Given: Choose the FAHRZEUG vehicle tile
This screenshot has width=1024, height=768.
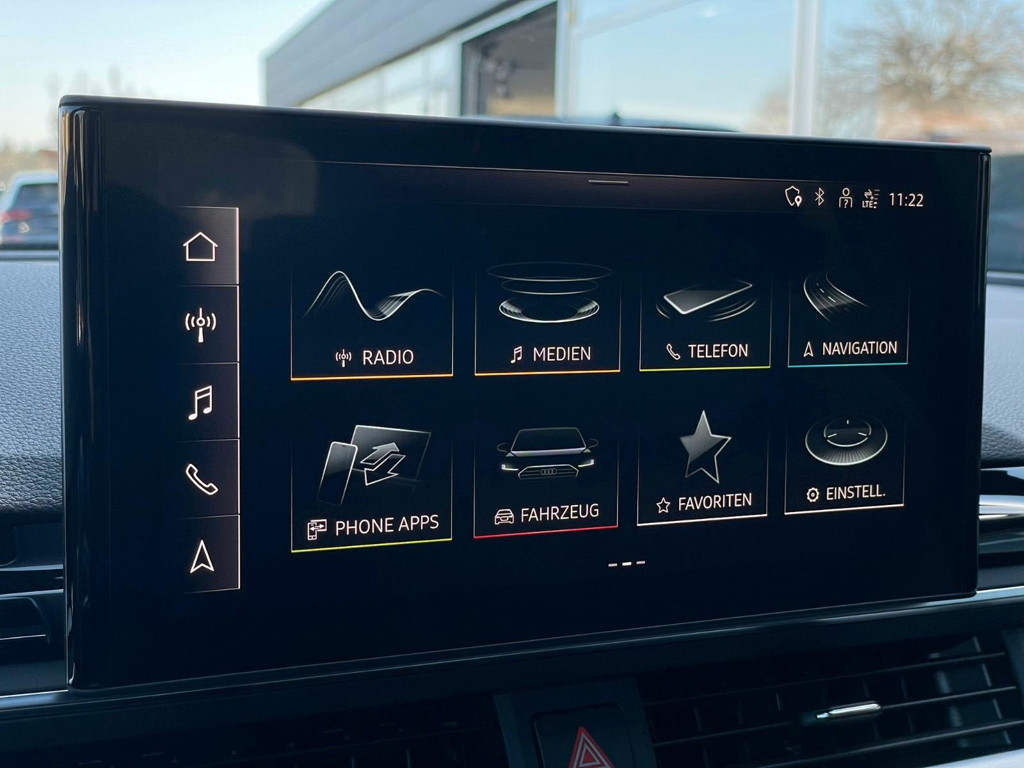Looking at the screenshot, I should coord(546,479).
